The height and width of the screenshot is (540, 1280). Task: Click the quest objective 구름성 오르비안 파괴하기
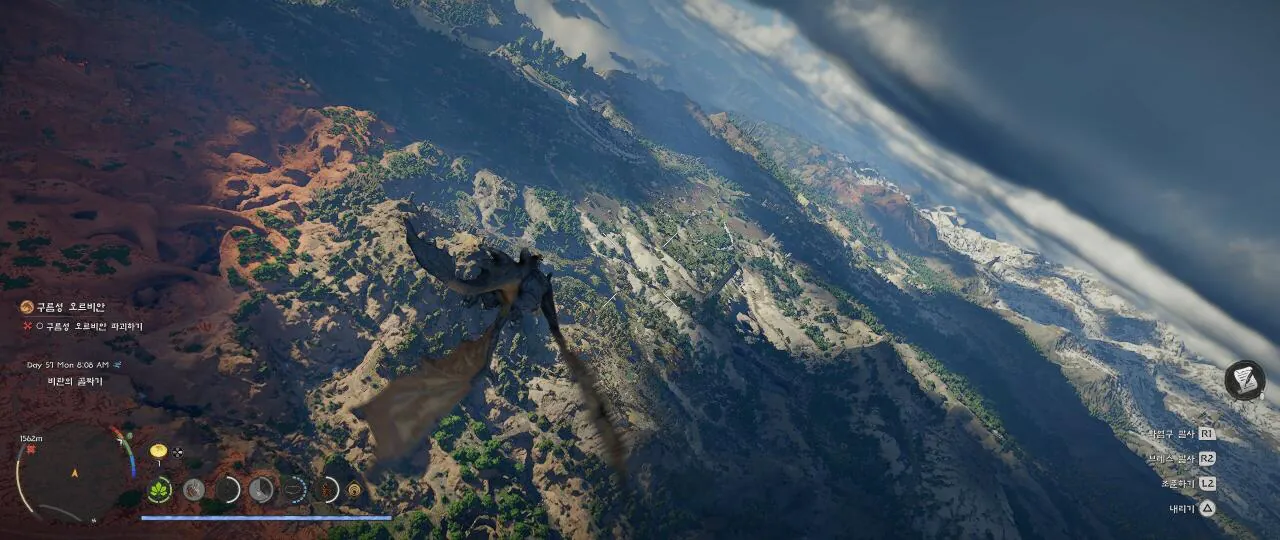tap(88, 326)
